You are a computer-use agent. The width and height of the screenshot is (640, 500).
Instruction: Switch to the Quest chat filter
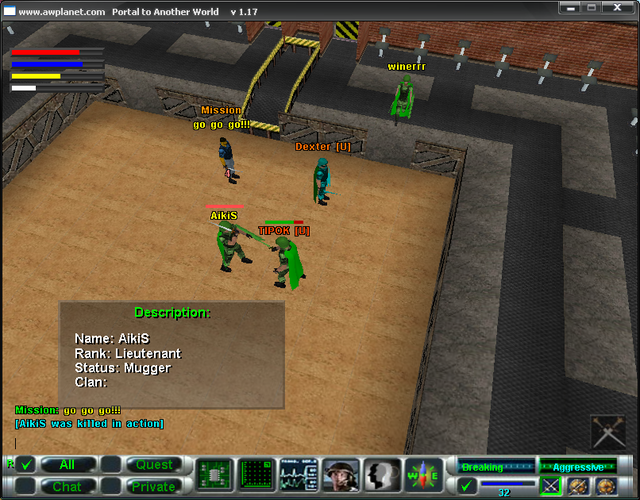coord(154,465)
